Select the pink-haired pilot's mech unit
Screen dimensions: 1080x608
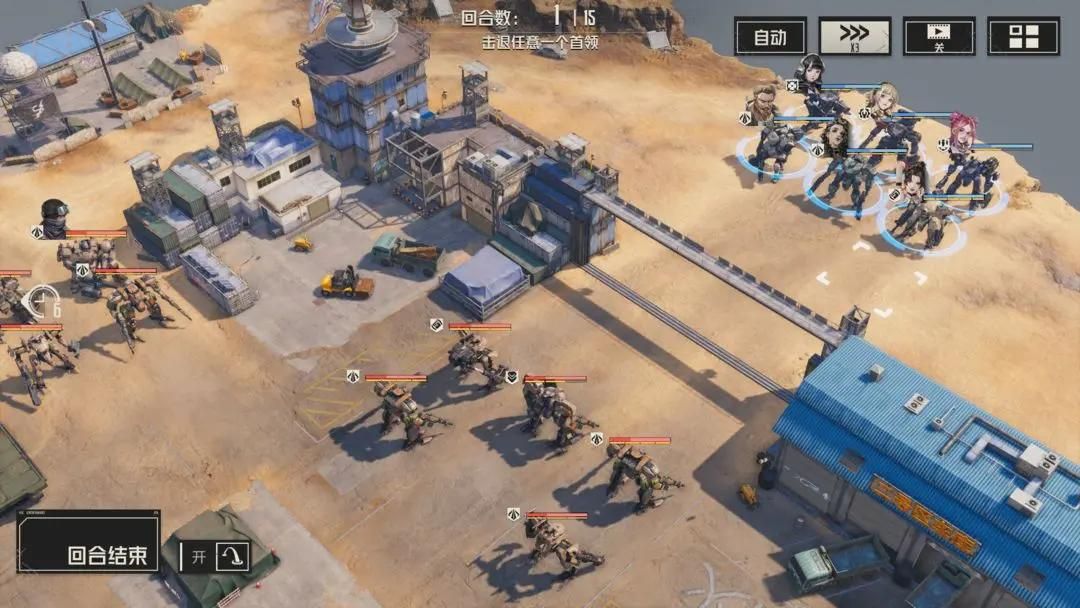pos(972,170)
